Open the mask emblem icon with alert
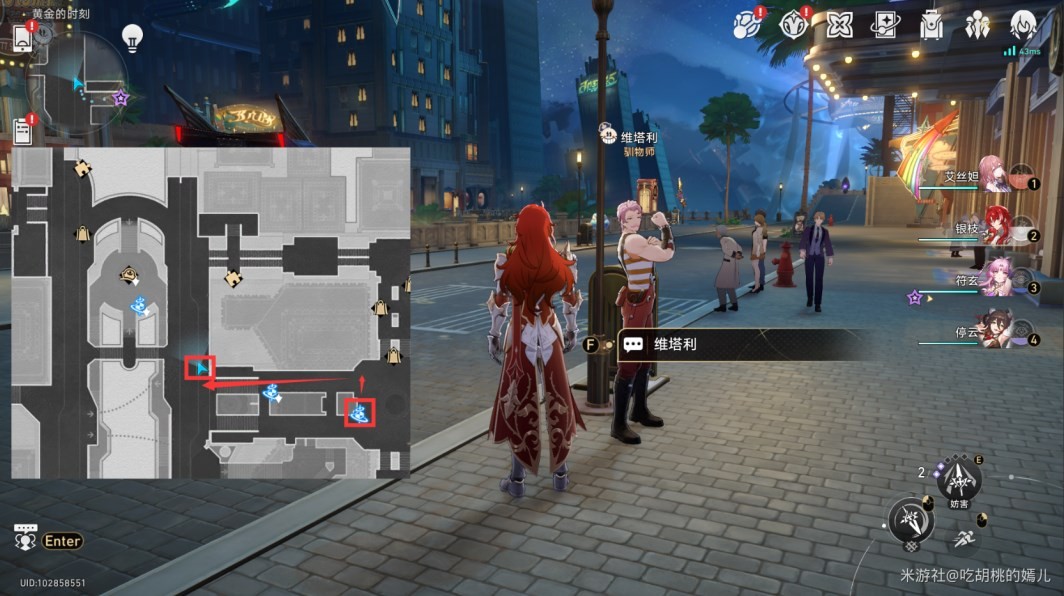 (794, 25)
